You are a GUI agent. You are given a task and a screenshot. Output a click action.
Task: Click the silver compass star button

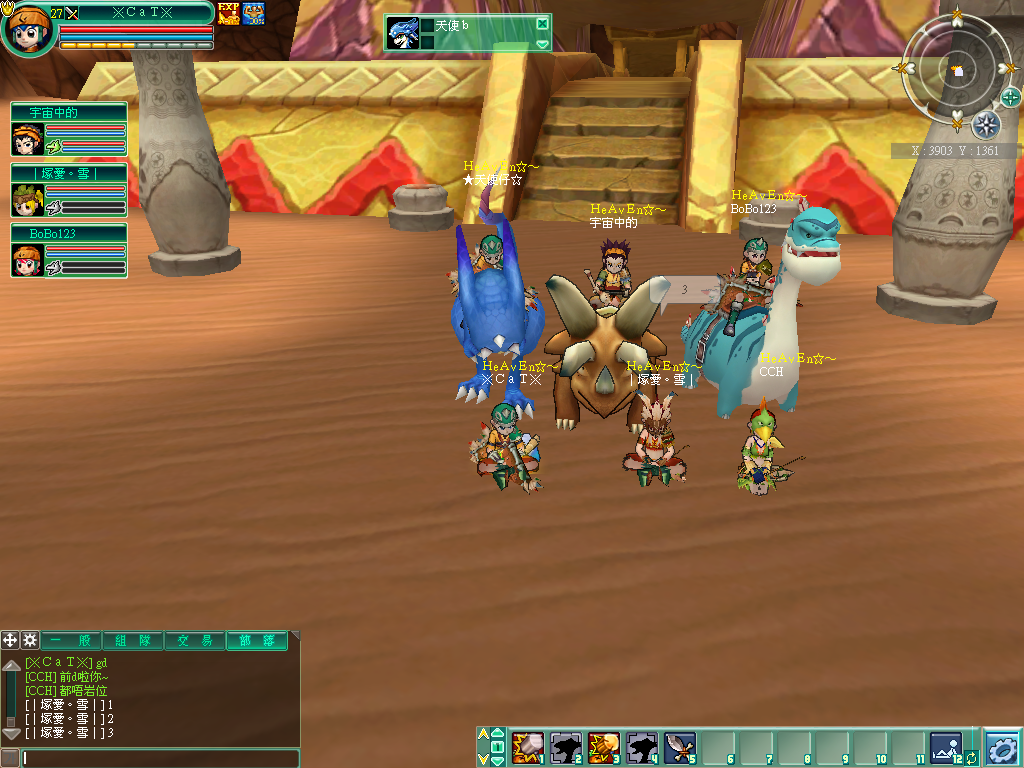(x=986, y=125)
